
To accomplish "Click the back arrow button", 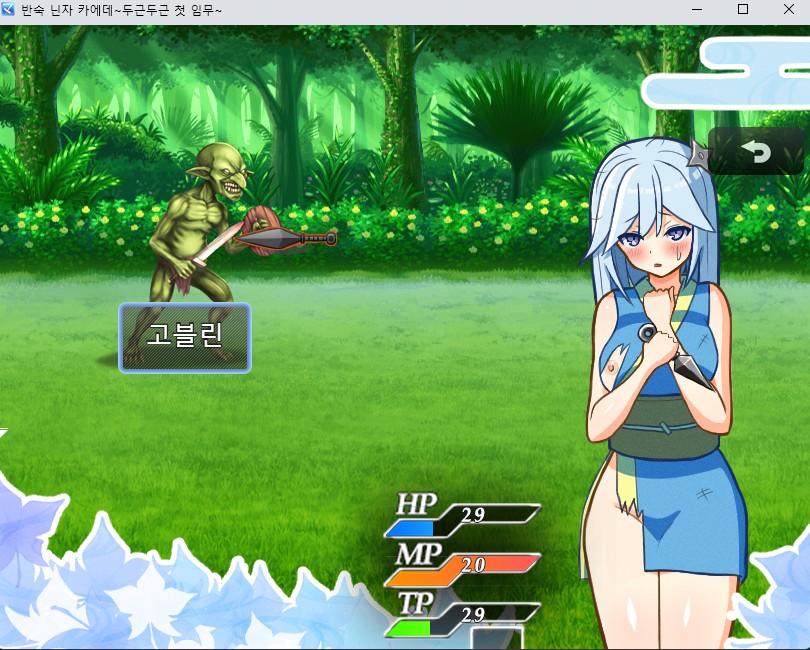I will pos(756,152).
